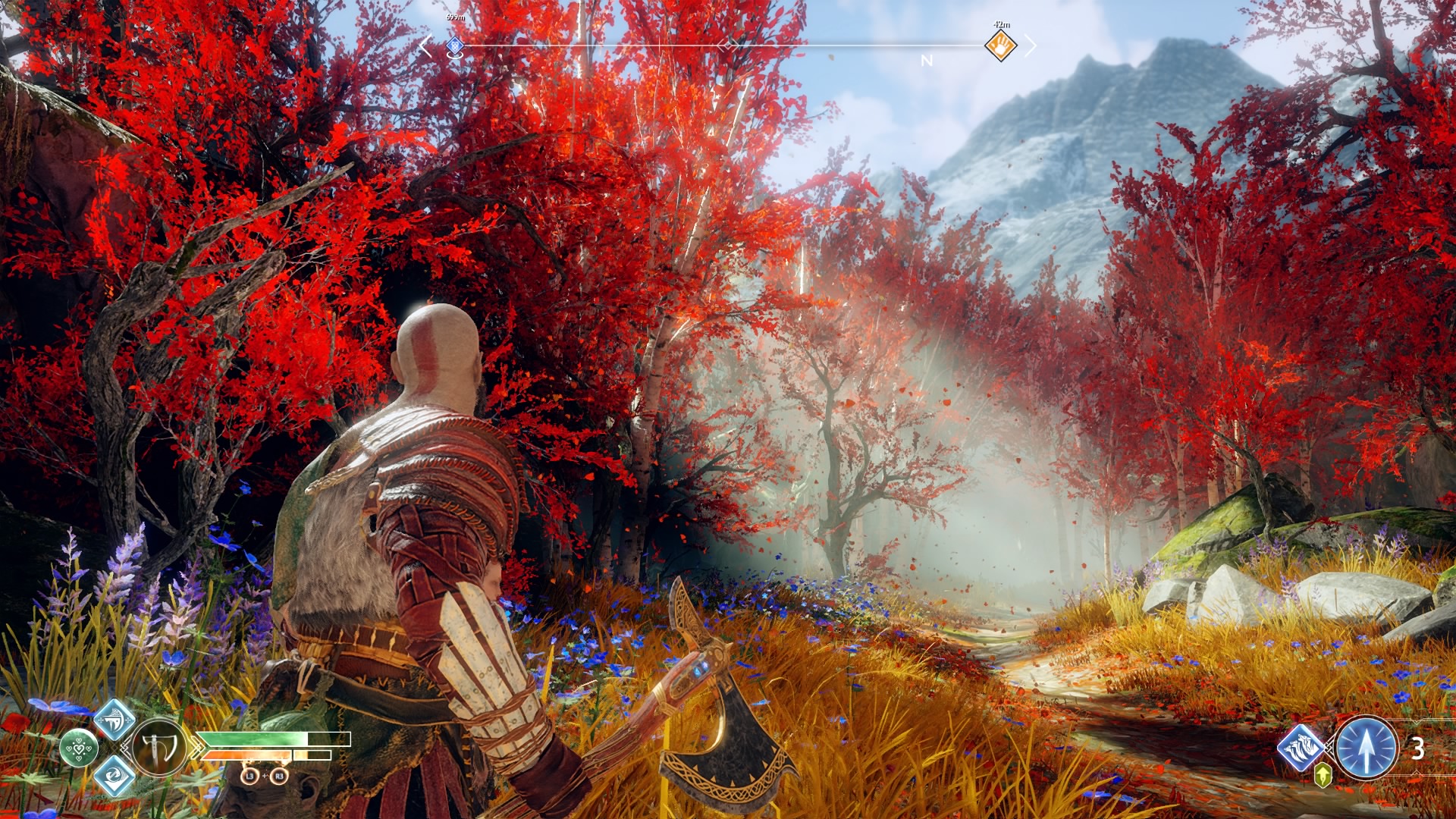Activate the lower swirling runic attack diamond
The width and height of the screenshot is (1456, 819).
click(115, 776)
